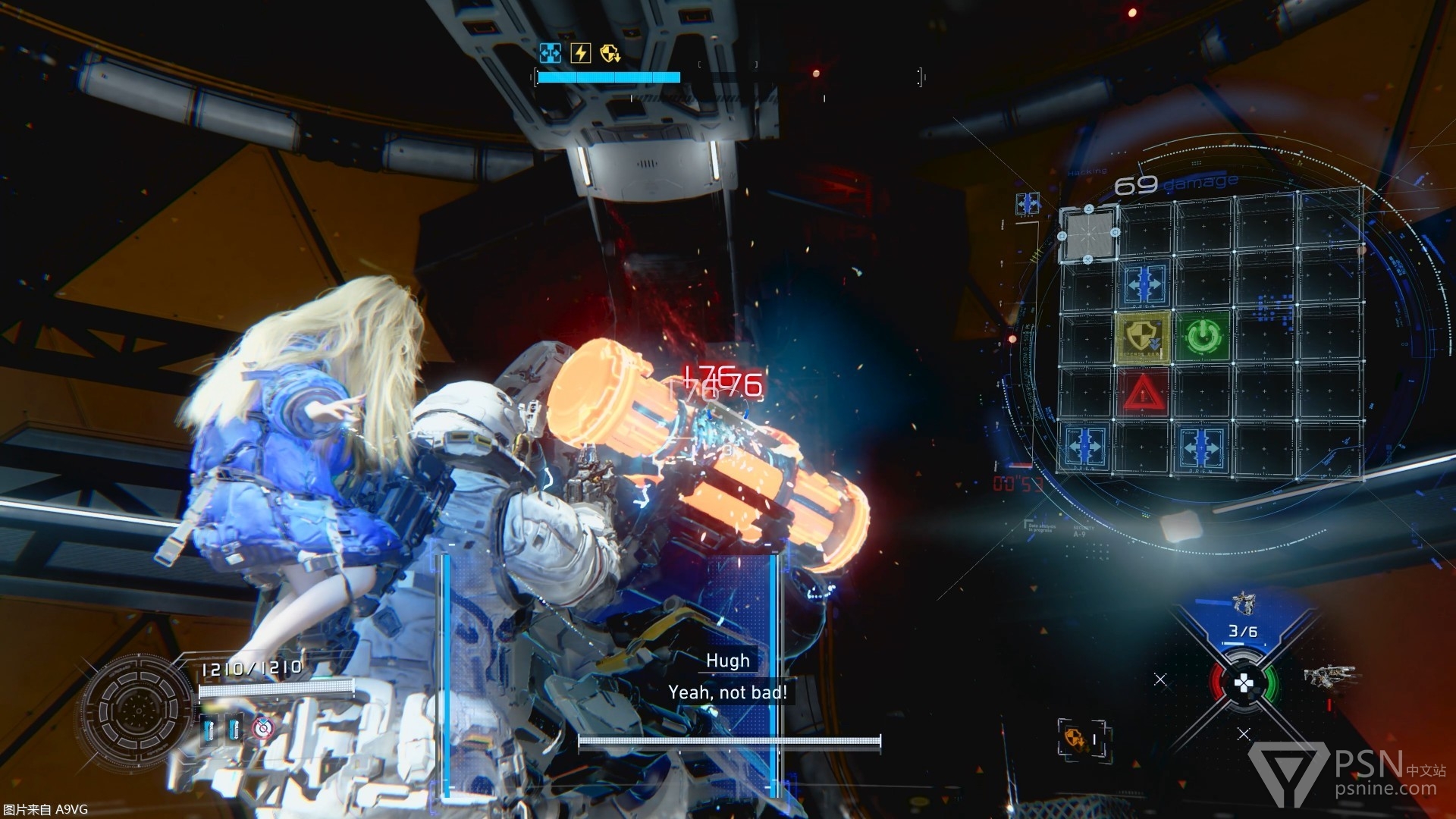This screenshot has width=1456, height=819.
Task: Click the red warning triangle tile
Action: click(1143, 393)
